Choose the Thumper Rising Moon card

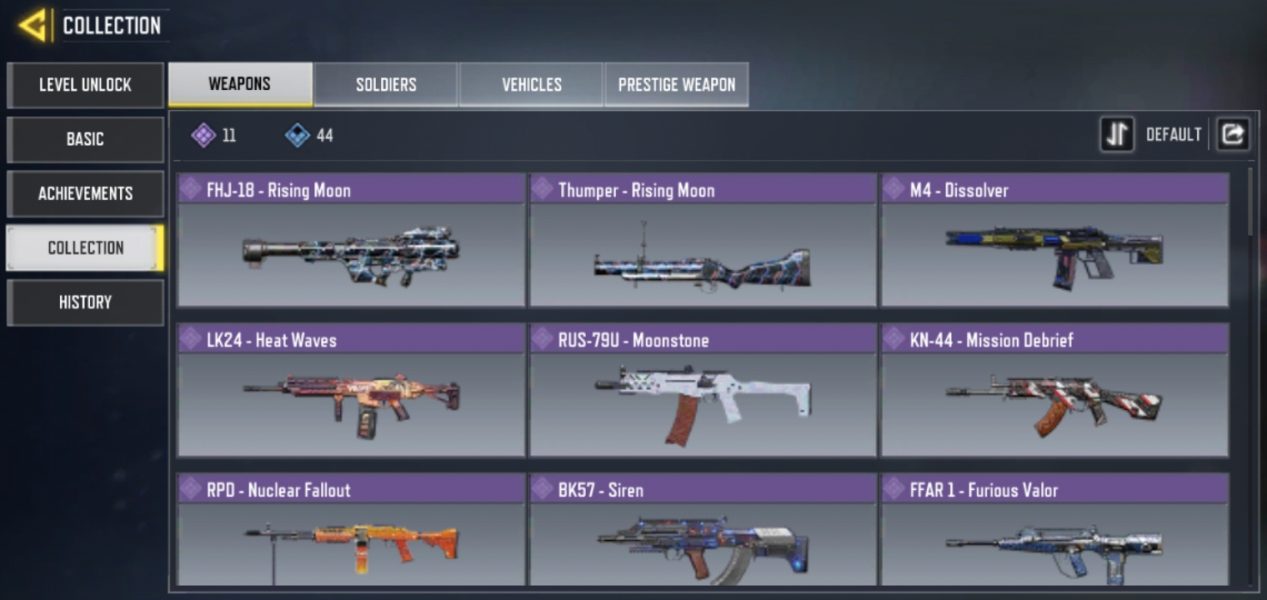[702, 240]
